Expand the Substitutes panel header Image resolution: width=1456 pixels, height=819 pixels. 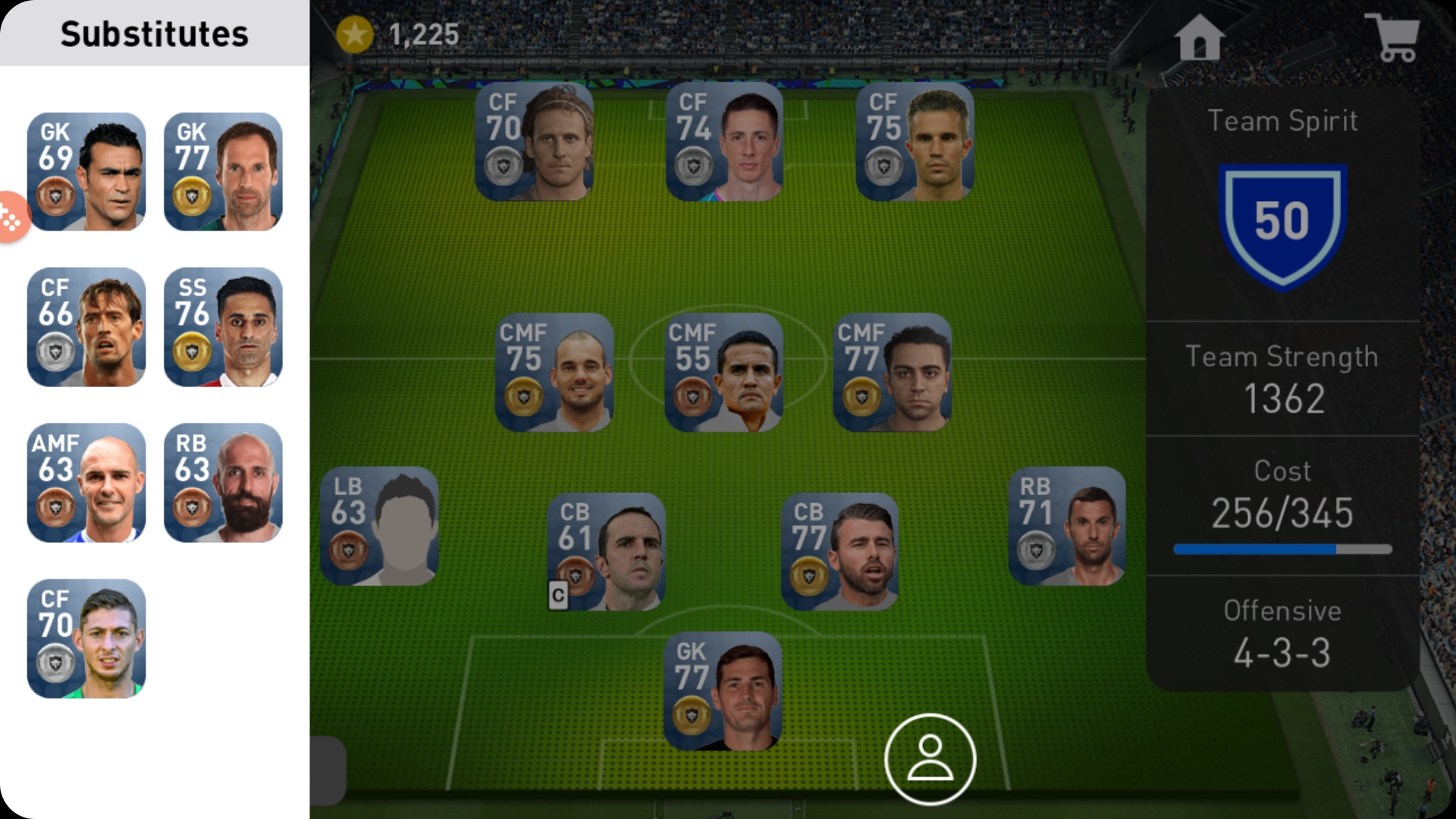[155, 32]
